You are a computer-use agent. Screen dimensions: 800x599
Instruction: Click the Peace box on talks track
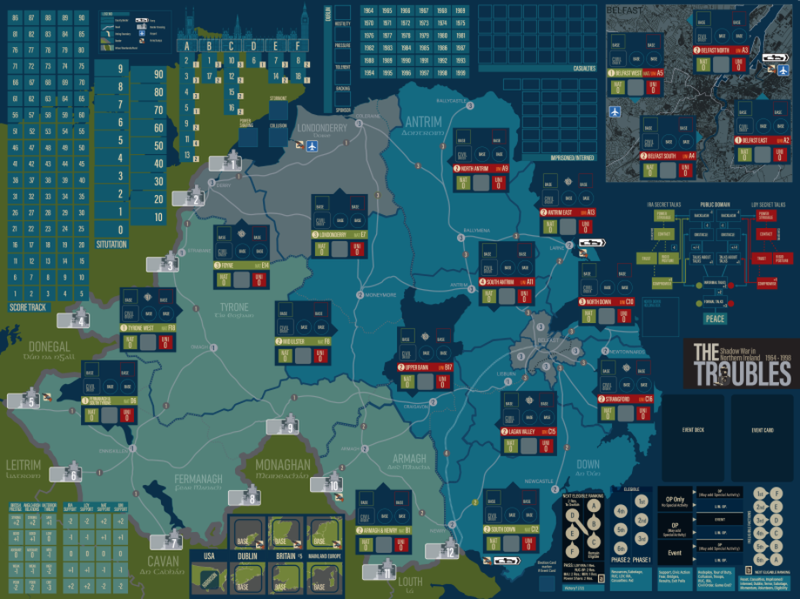click(x=714, y=319)
